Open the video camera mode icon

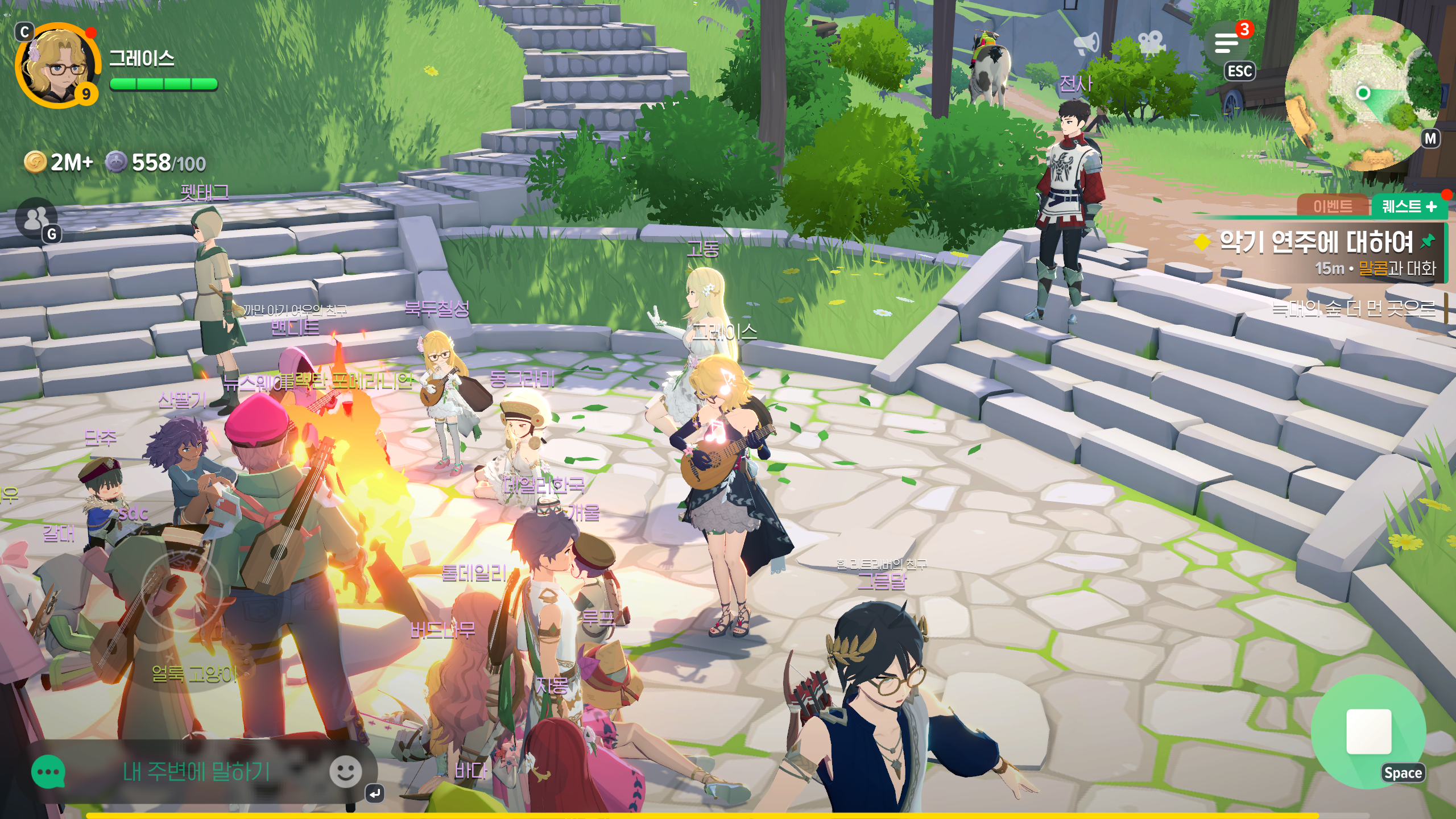[1151, 42]
